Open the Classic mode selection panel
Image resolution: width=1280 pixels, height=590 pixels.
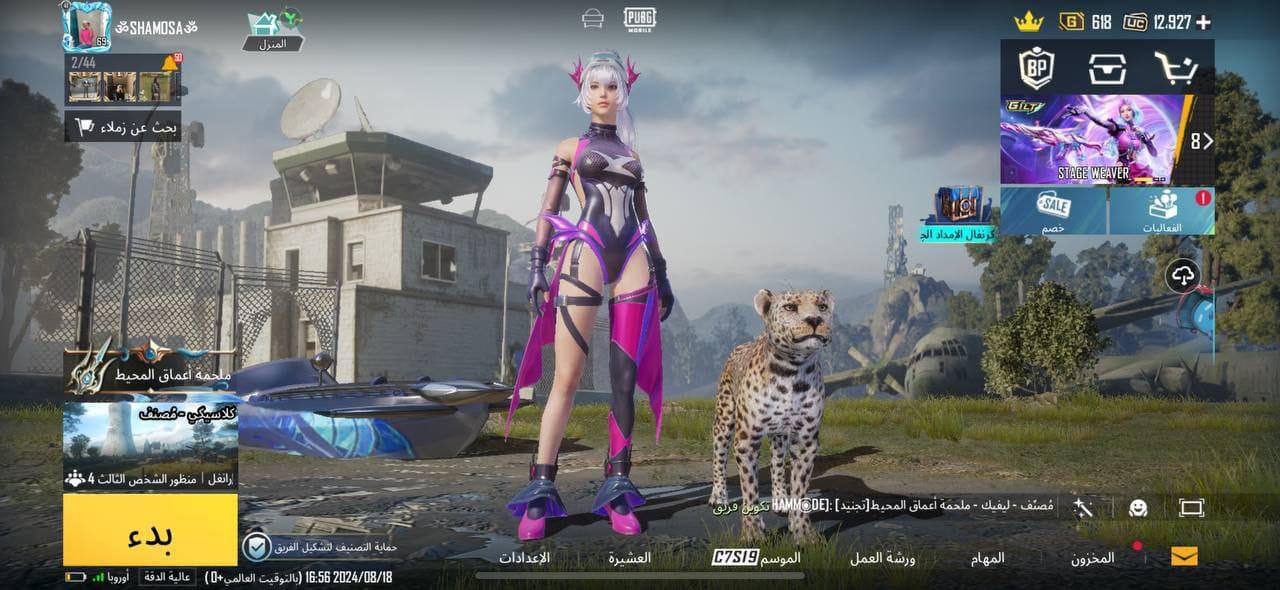point(150,445)
